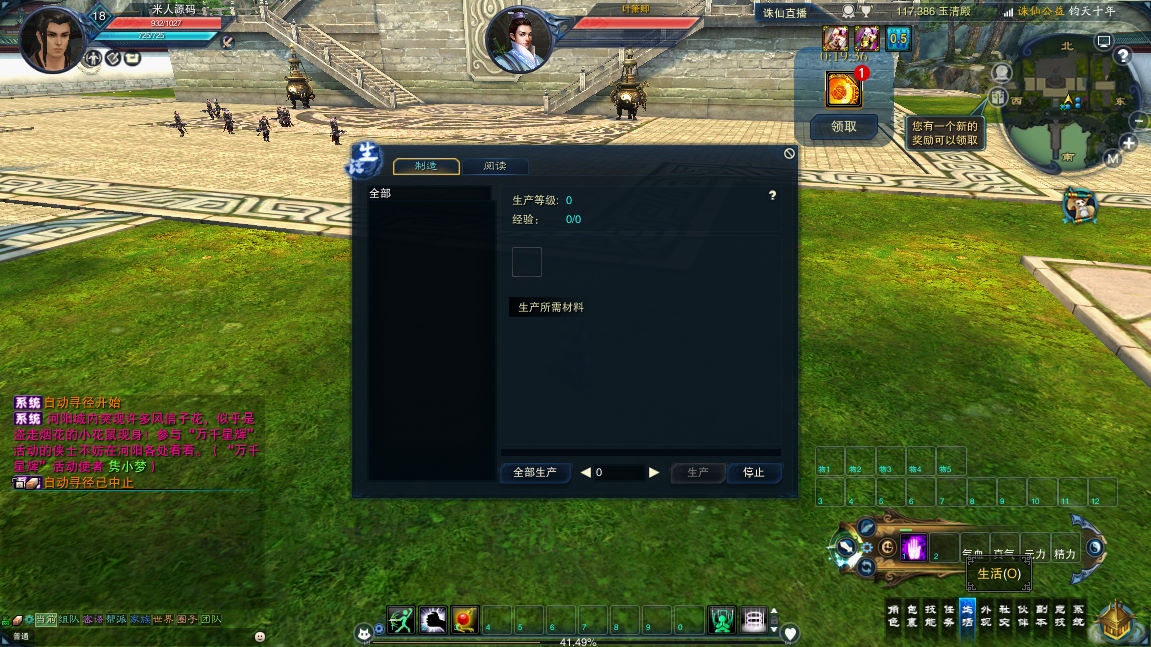Open the world map with M button
Image resolution: width=1151 pixels, height=647 pixels.
click(1113, 158)
